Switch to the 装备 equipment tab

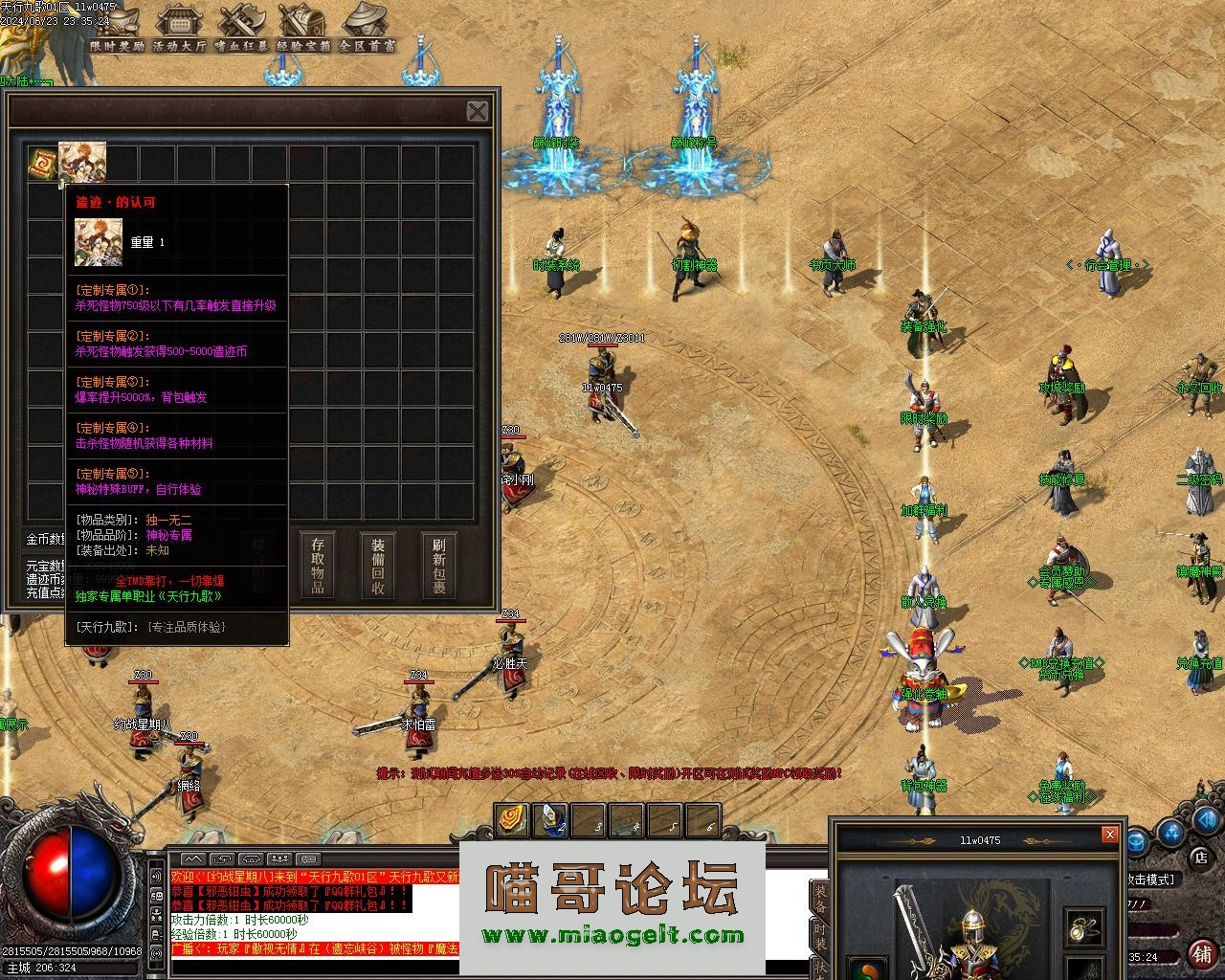(820, 901)
